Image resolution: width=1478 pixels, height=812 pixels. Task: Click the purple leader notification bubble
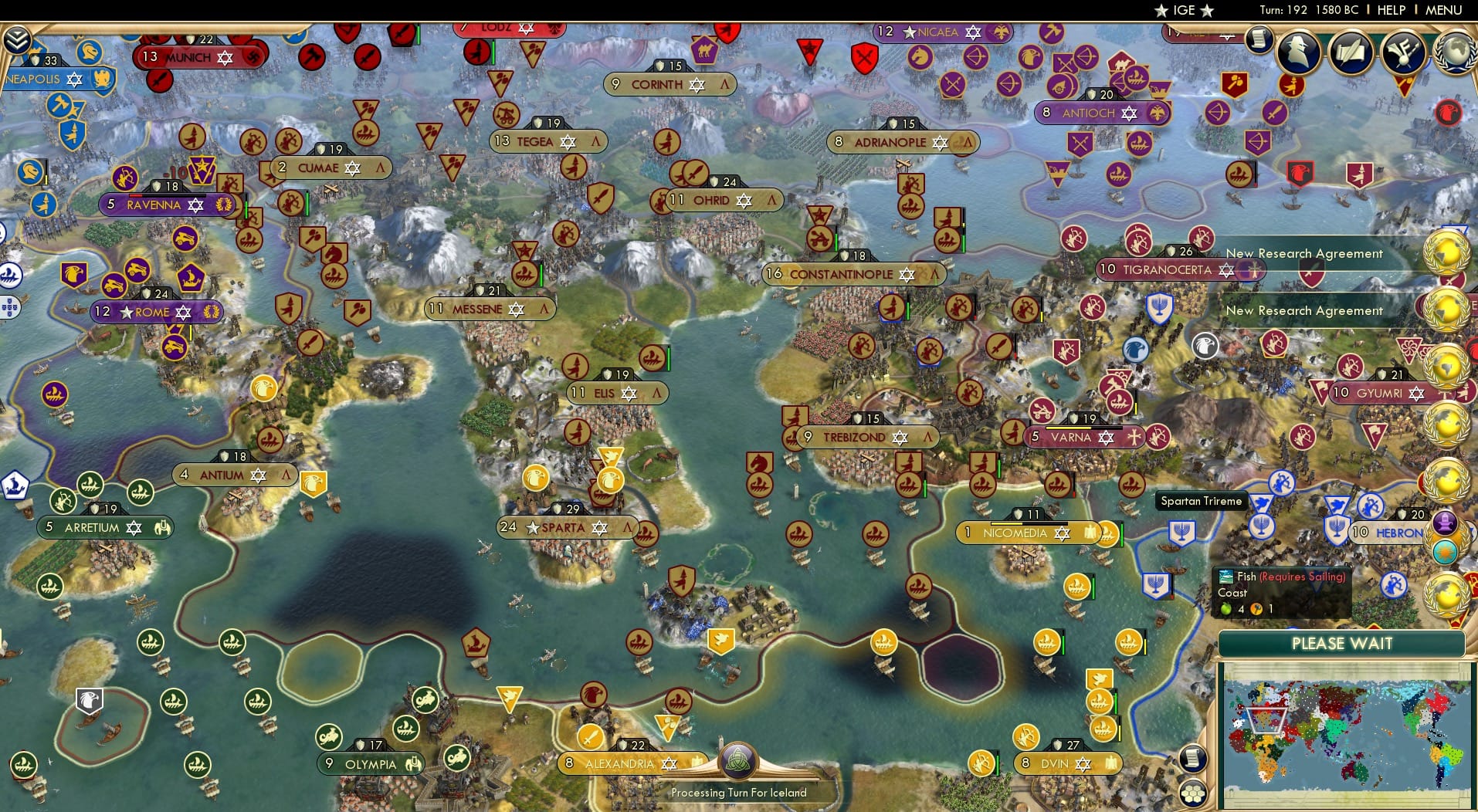click(x=1444, y=522)
